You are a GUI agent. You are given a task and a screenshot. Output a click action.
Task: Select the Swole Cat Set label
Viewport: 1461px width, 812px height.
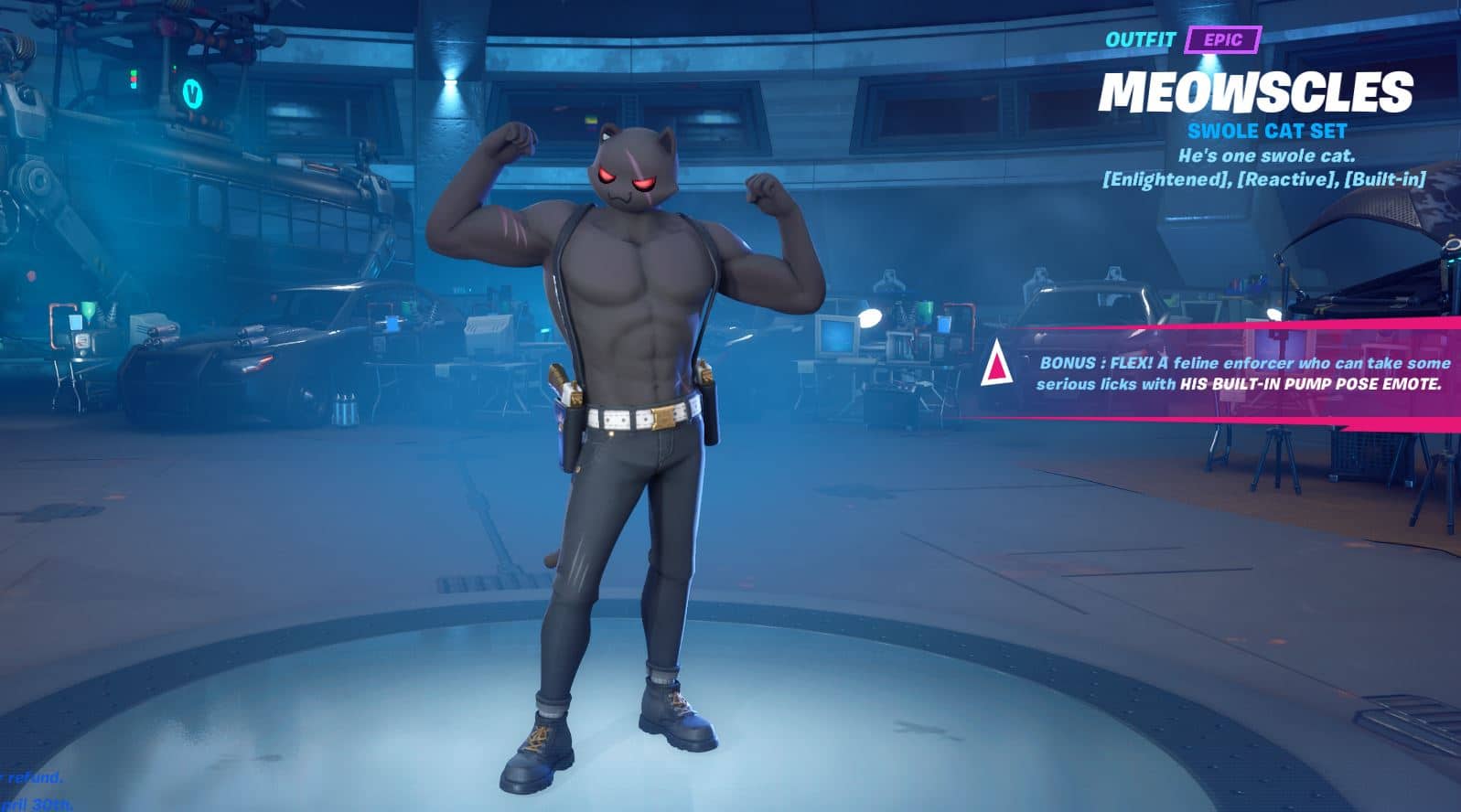1266,131
